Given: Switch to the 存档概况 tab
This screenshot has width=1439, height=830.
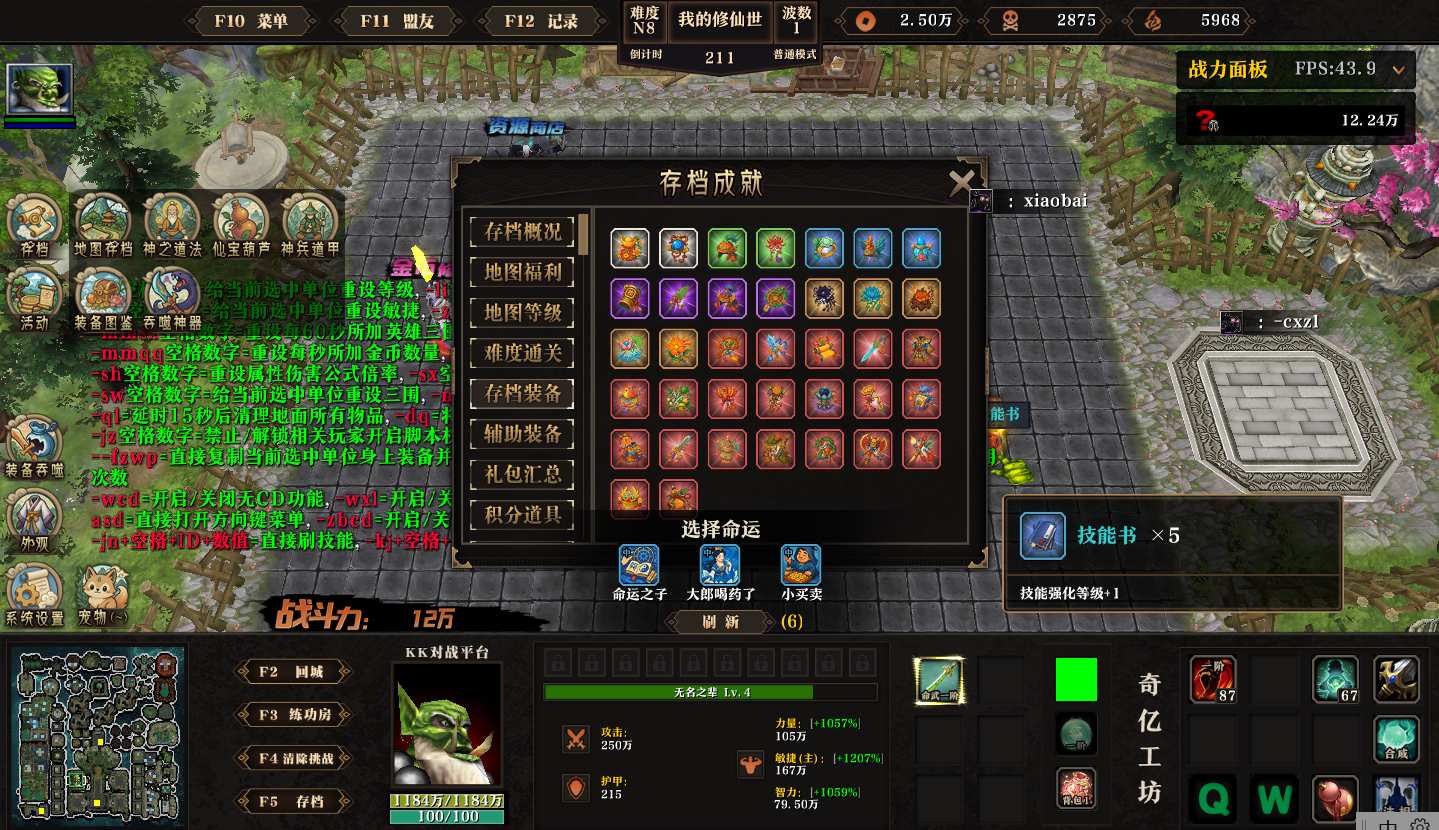Looking at the screenshot, I should [x=522, y=231].
